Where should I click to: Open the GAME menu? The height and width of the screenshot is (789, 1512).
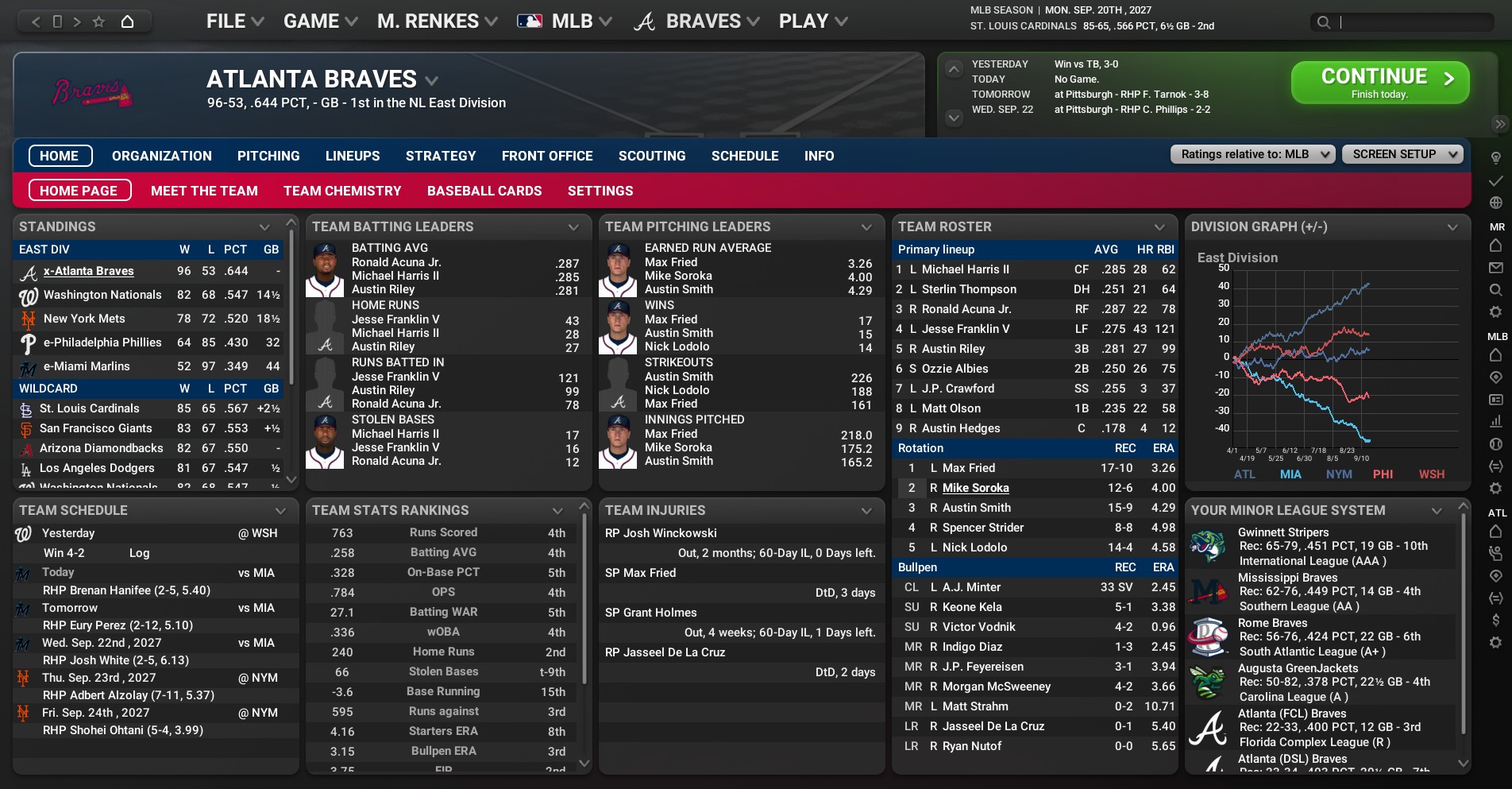point(320,21)
